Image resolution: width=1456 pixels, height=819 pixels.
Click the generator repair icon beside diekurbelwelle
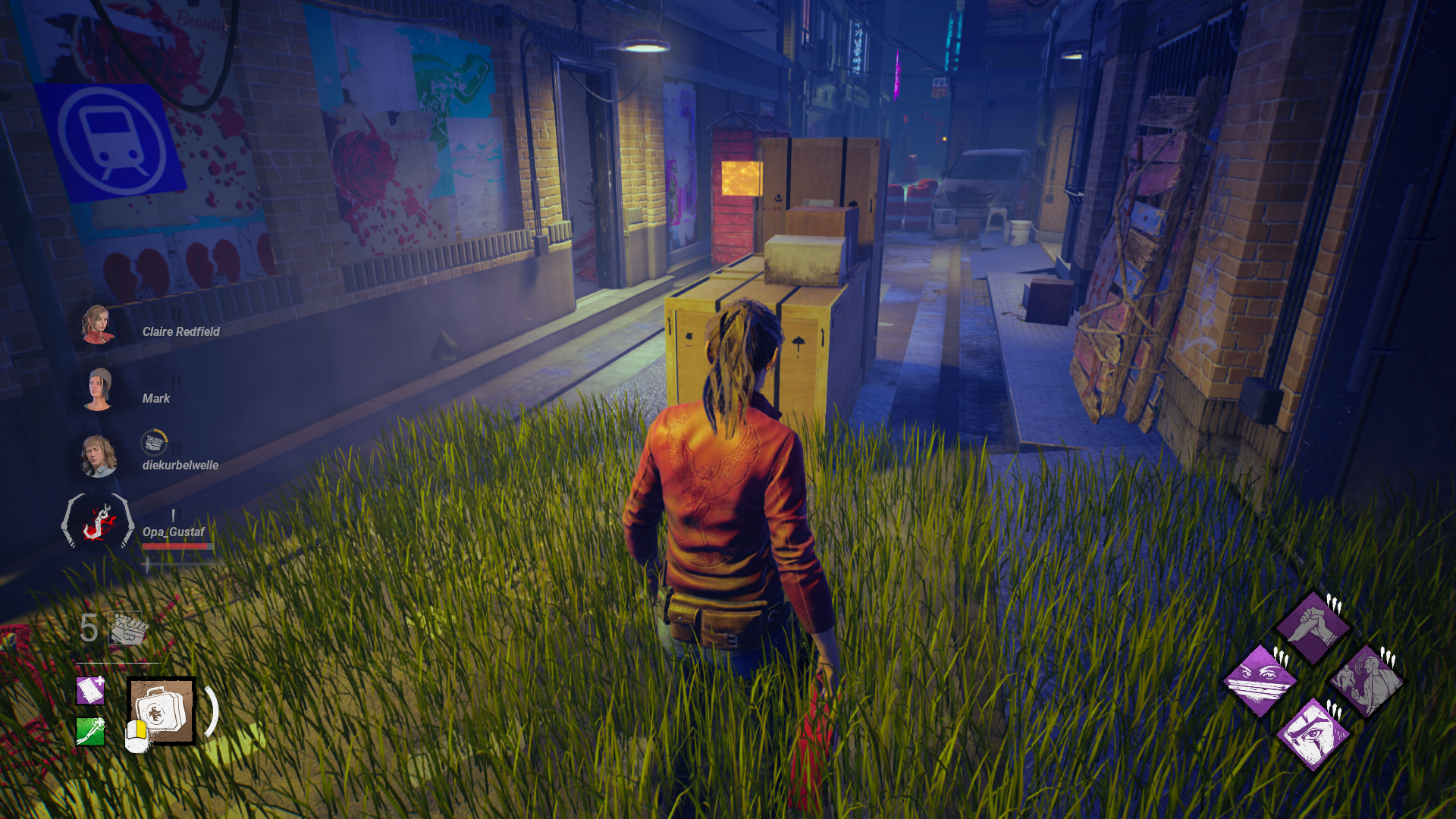pos(154,443)
